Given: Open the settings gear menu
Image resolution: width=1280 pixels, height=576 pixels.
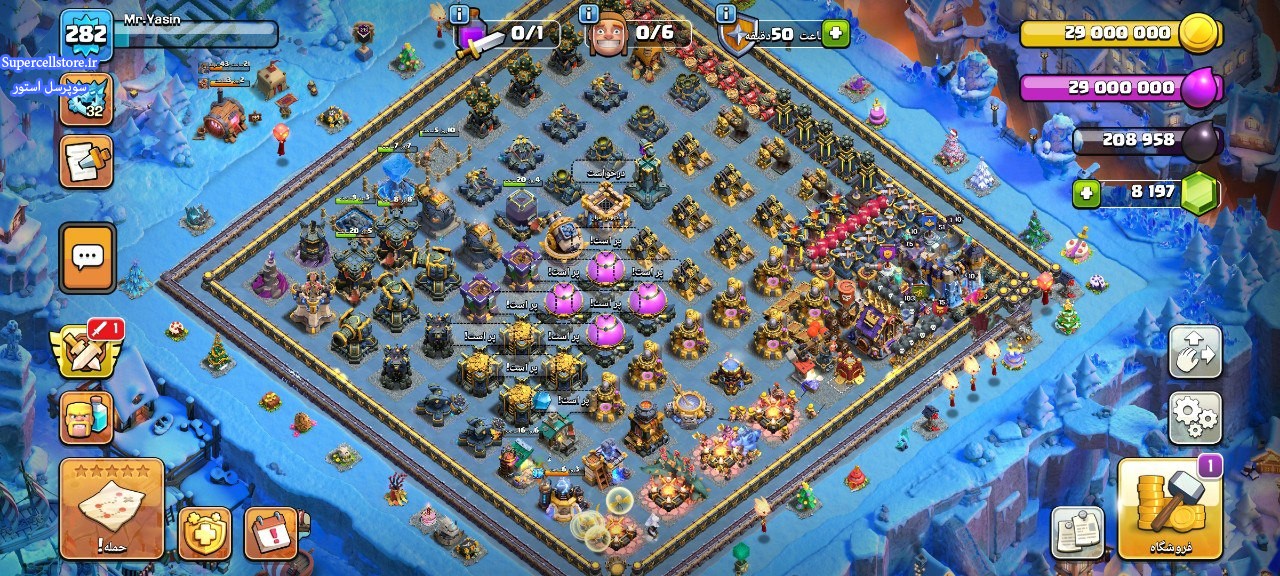Looking at the screenshot, I should tap(1195, 417).
